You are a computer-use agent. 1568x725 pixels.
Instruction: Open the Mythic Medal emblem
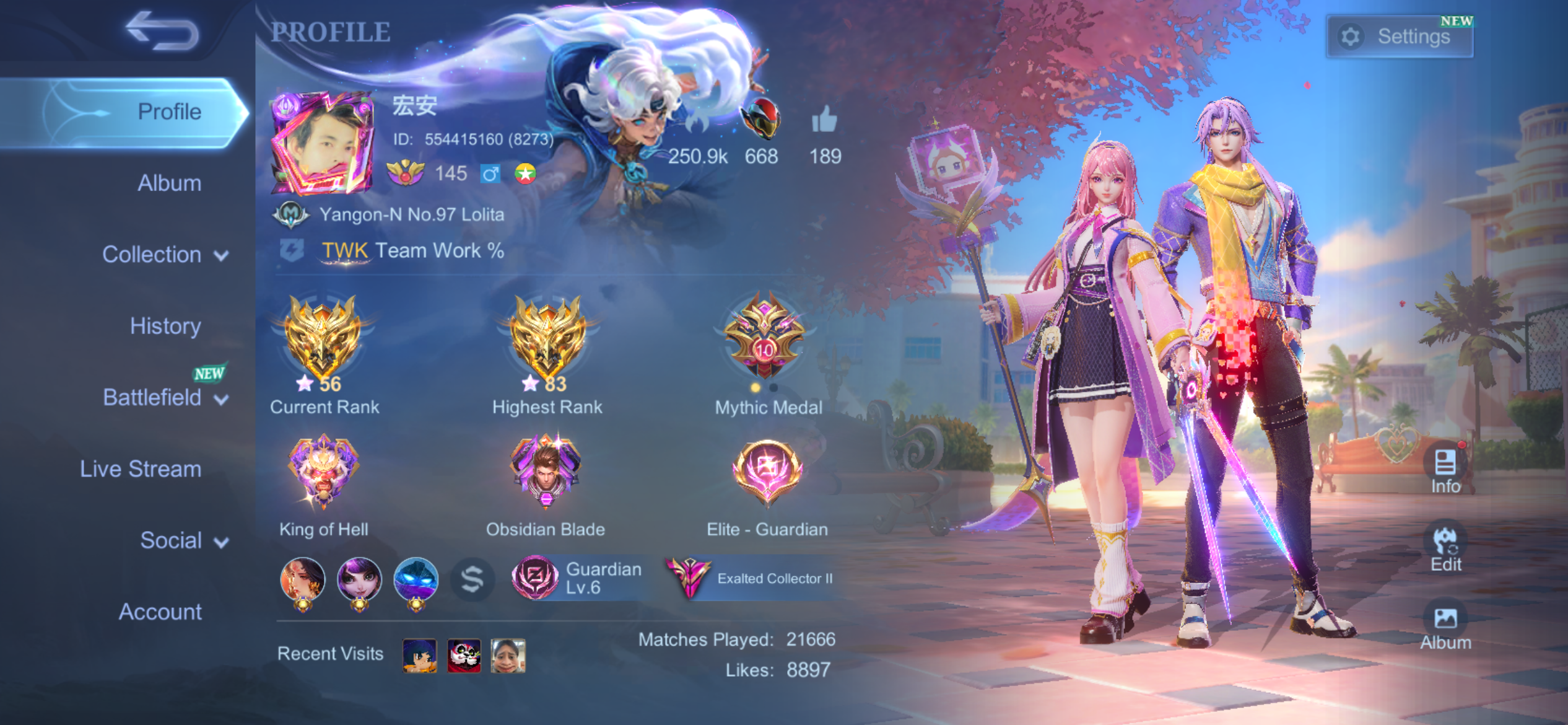(x=765, y=338)
